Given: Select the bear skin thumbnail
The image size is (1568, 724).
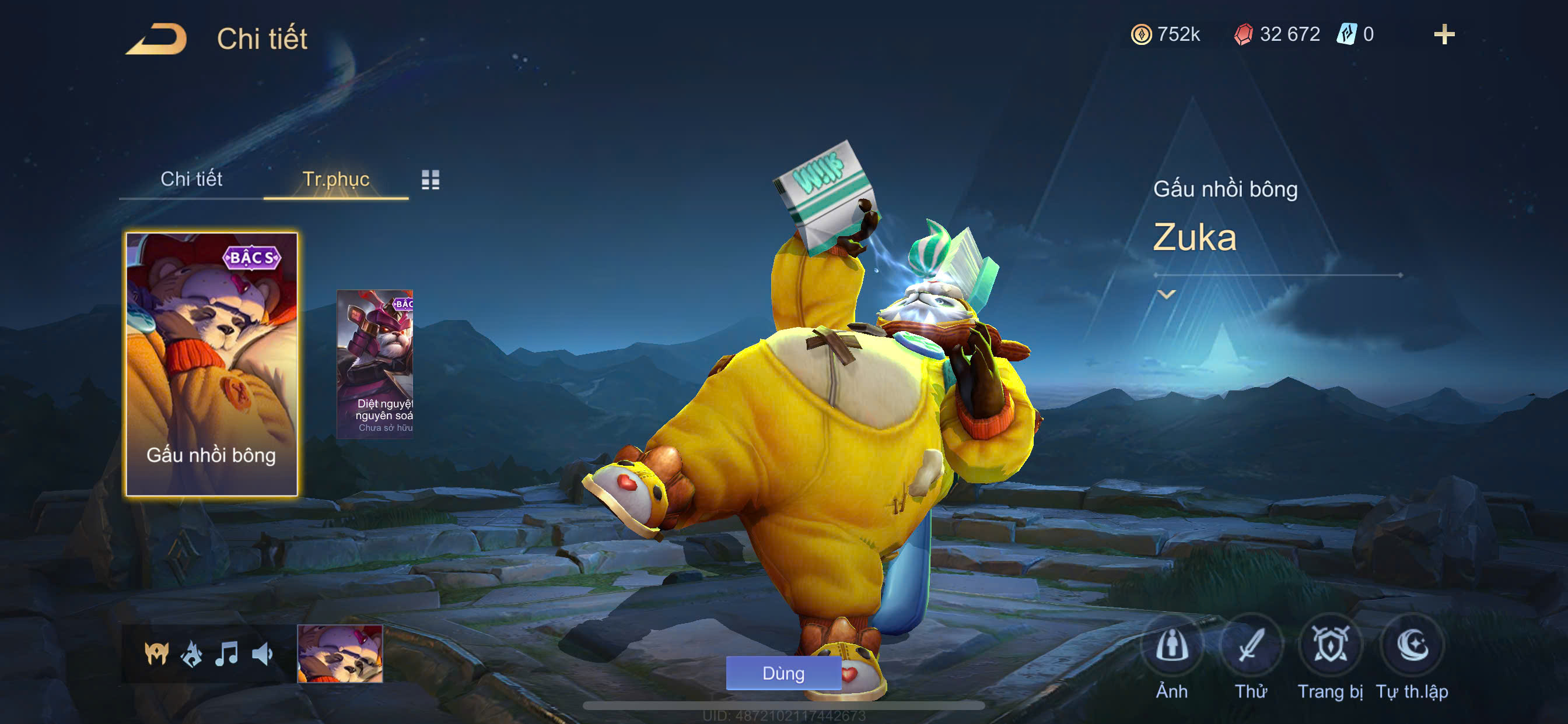Looking at the screenshot, I should click(339, 653).
